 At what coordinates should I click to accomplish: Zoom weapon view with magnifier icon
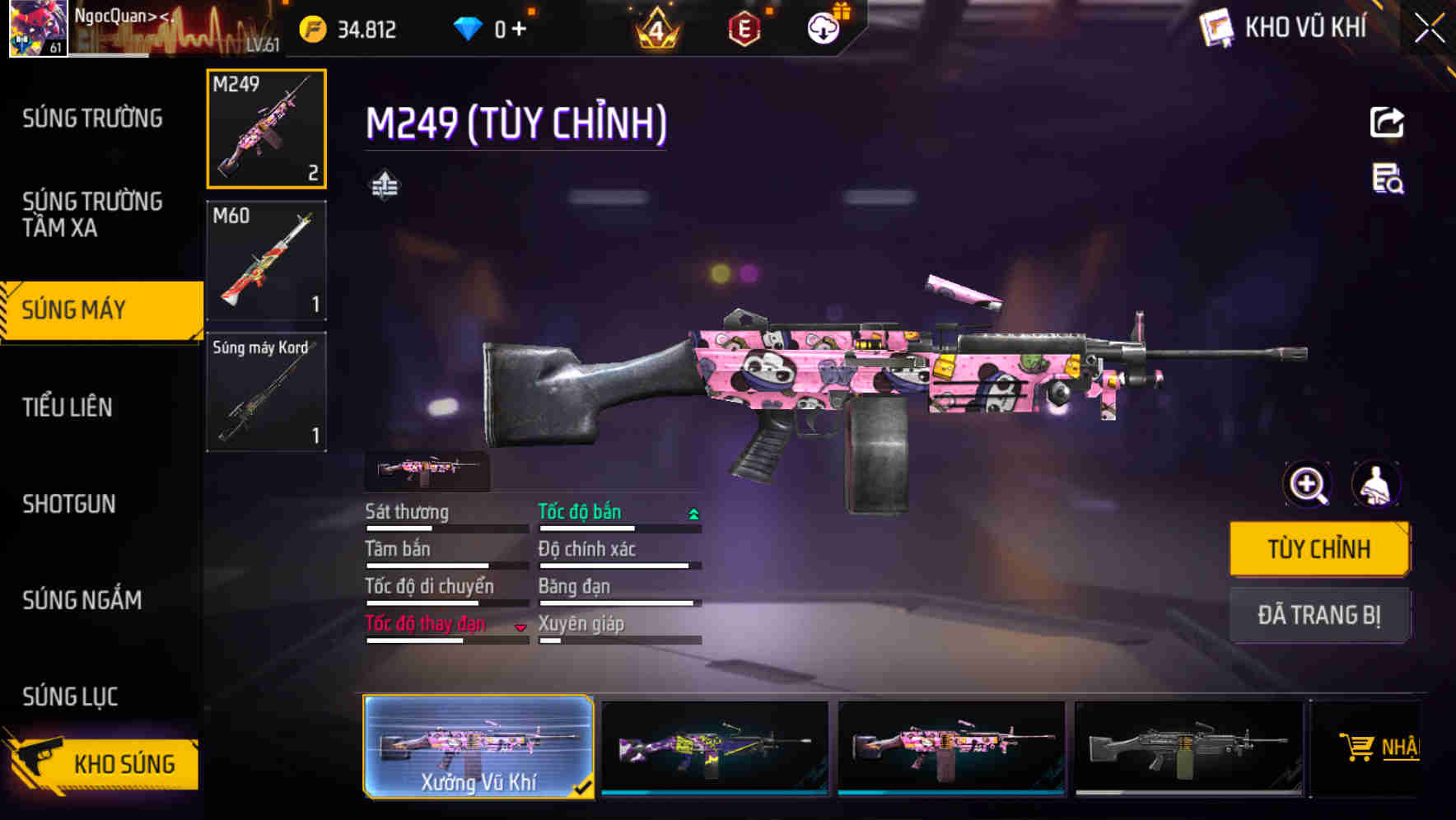[1307, 484]
